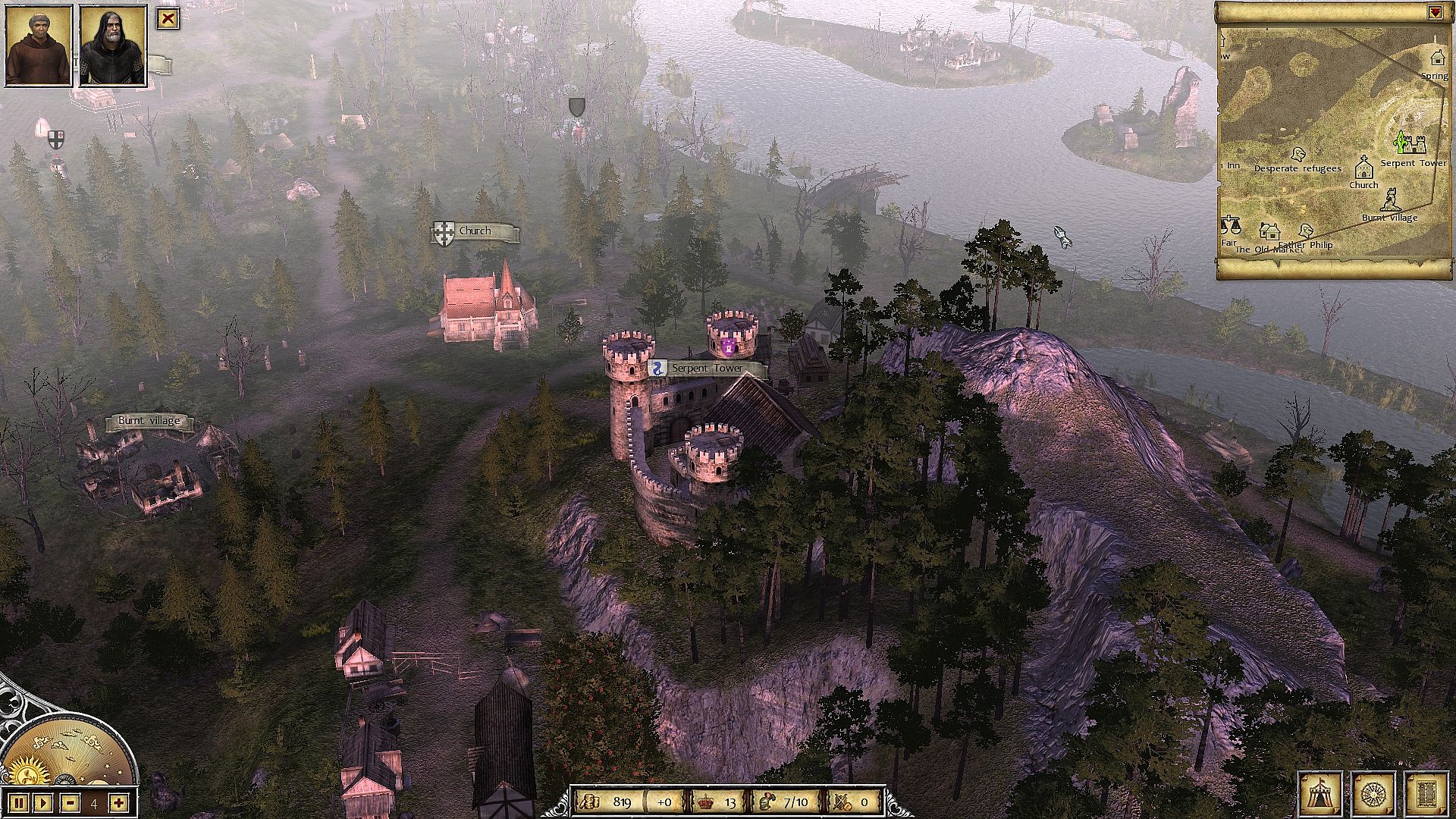Decrease game speed with the minus button
1456x819 pixels.
coord(70,802)
